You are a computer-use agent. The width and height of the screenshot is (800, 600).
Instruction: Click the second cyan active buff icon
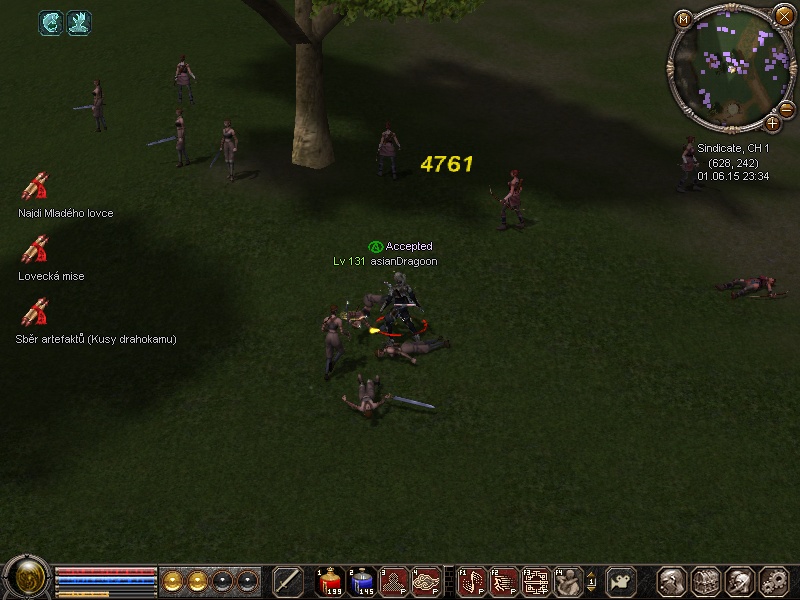pos(79,22)
